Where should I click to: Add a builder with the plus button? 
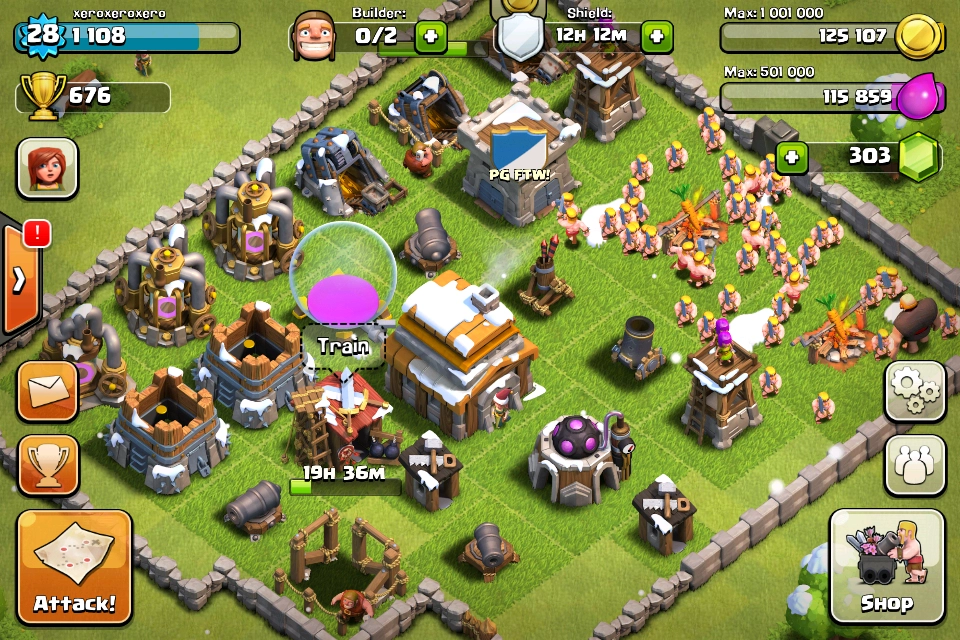click(431, 37)
